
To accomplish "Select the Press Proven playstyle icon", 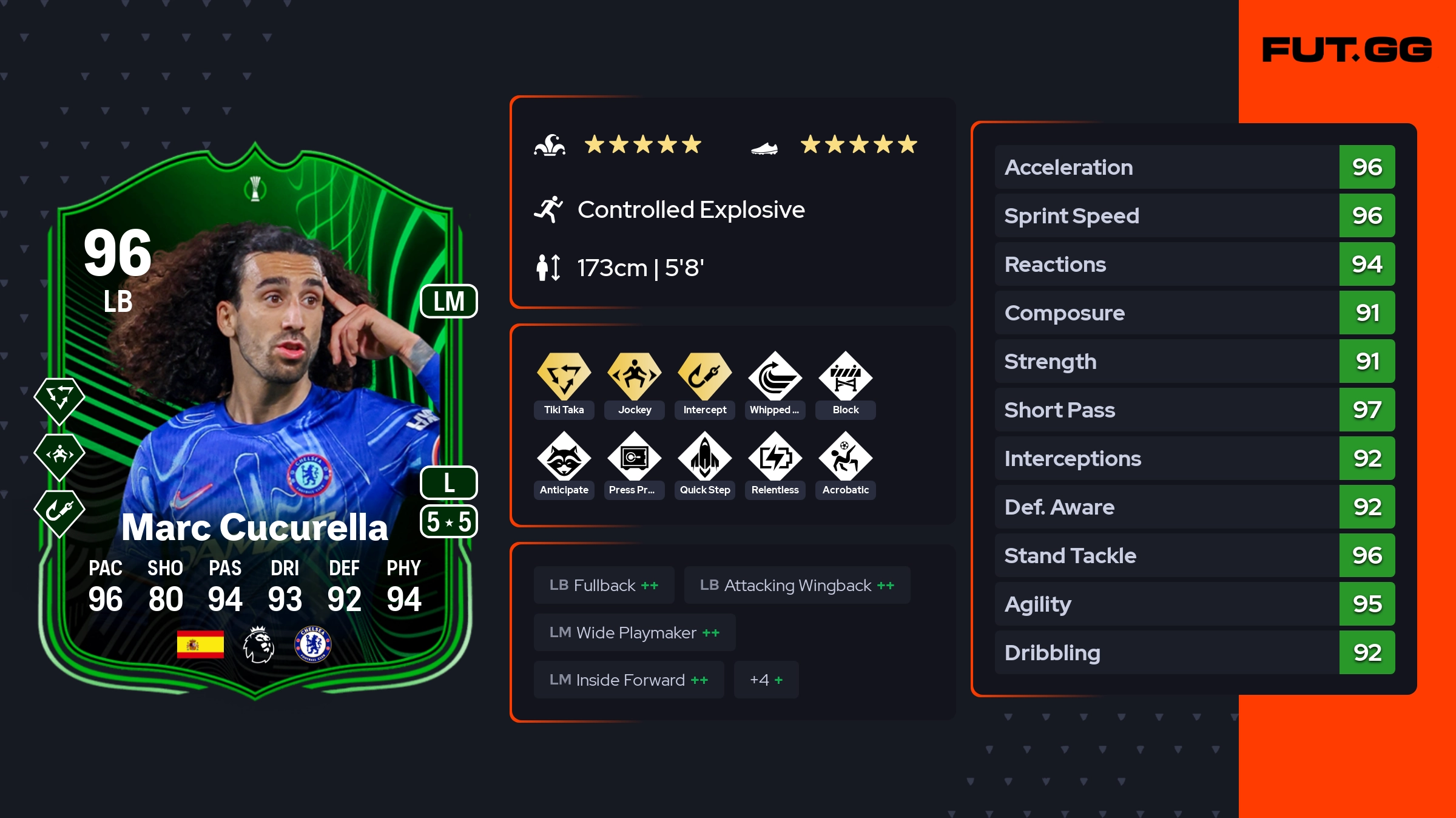I will 634,456.
